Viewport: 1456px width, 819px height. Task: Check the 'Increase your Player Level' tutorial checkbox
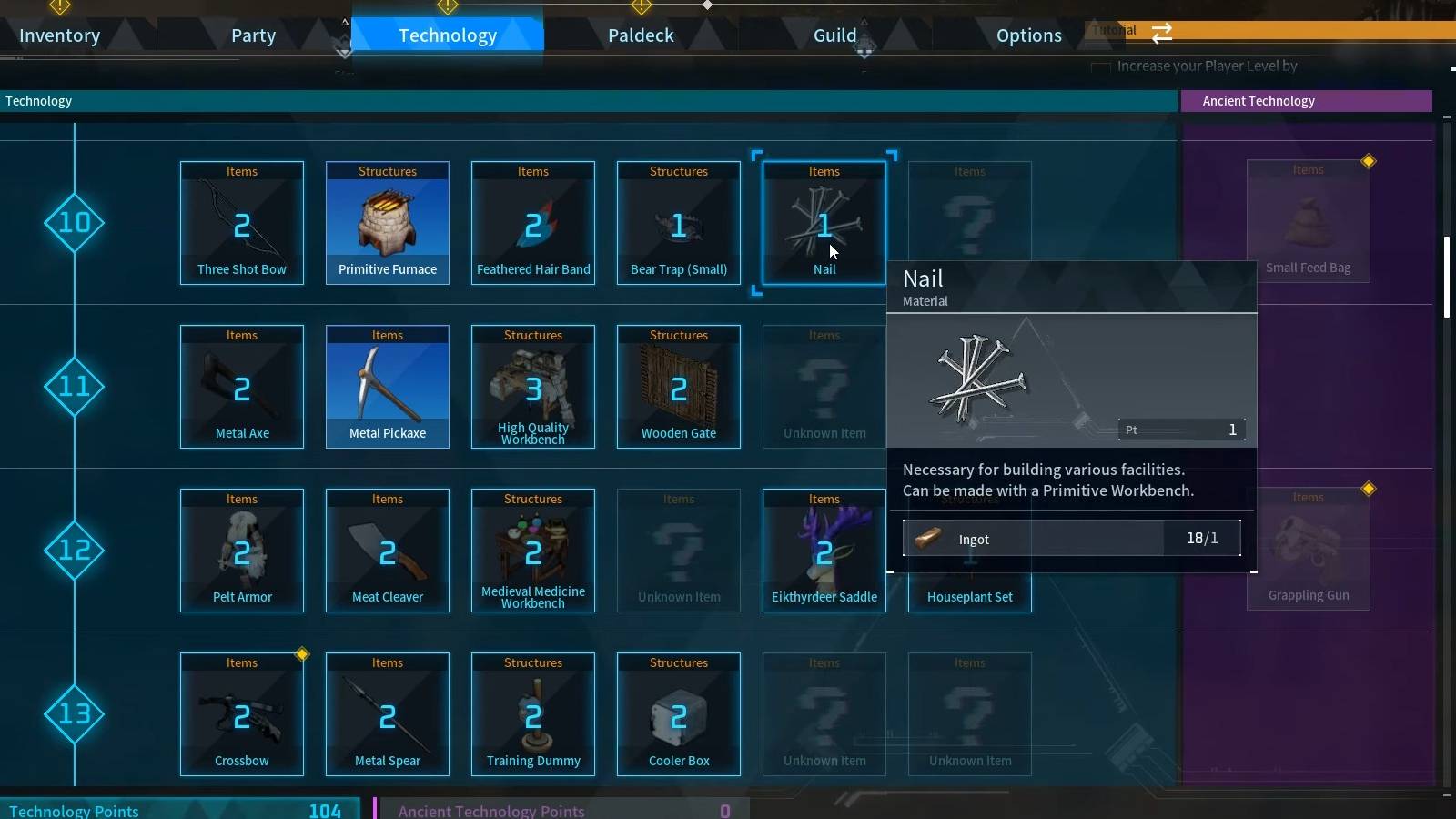click(1102, 66)
